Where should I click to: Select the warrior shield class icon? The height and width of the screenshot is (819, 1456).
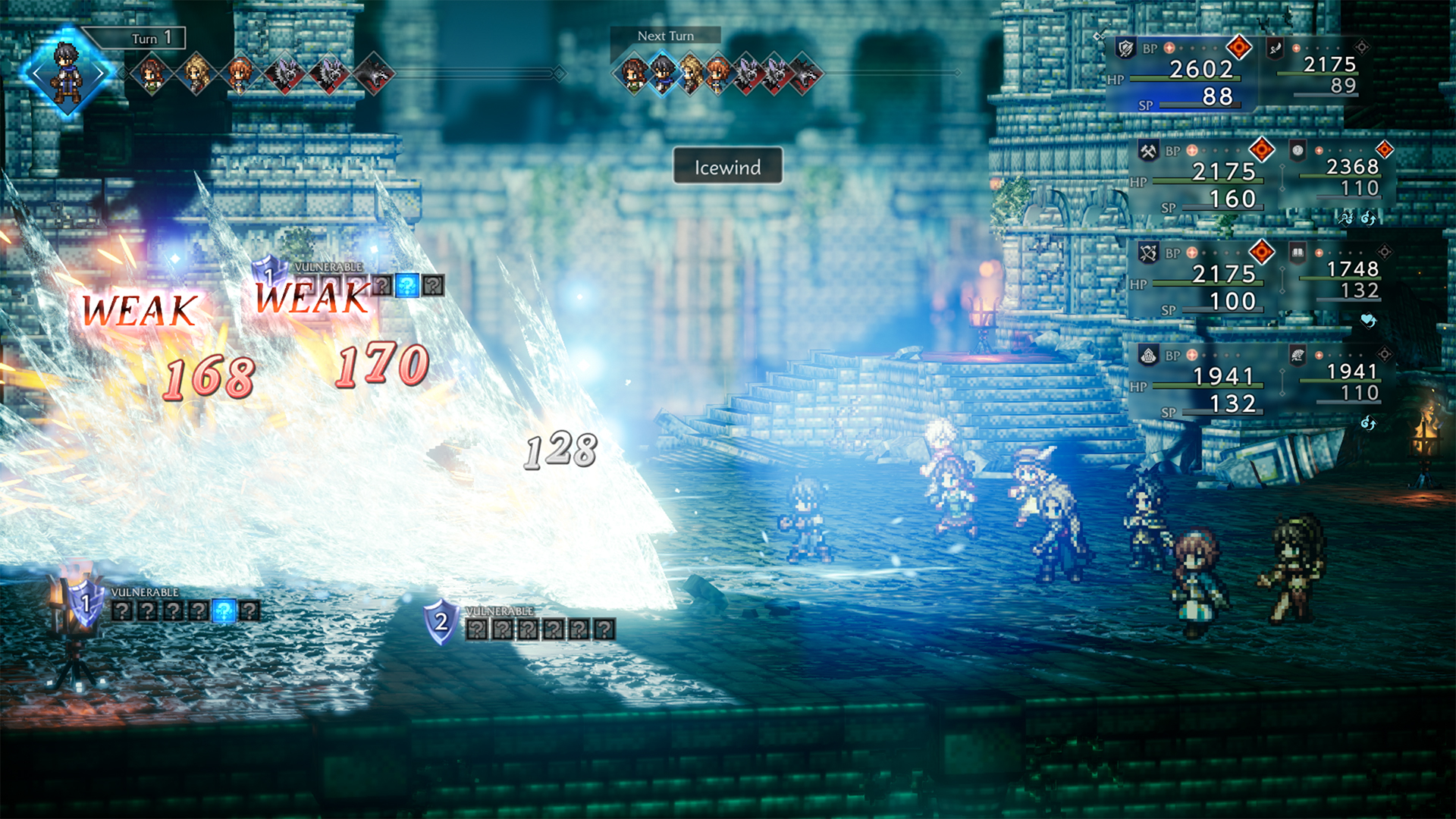(x=1126, y=49)
